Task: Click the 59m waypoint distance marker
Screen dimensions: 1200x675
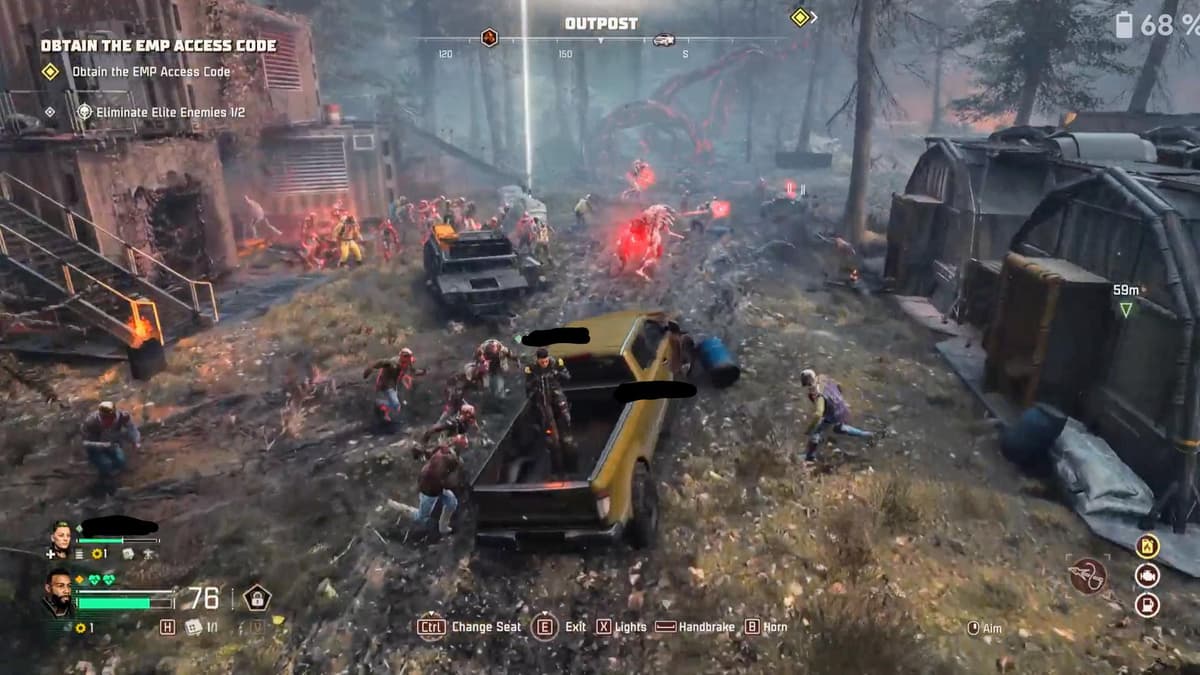Action: tap(1126, 300)
